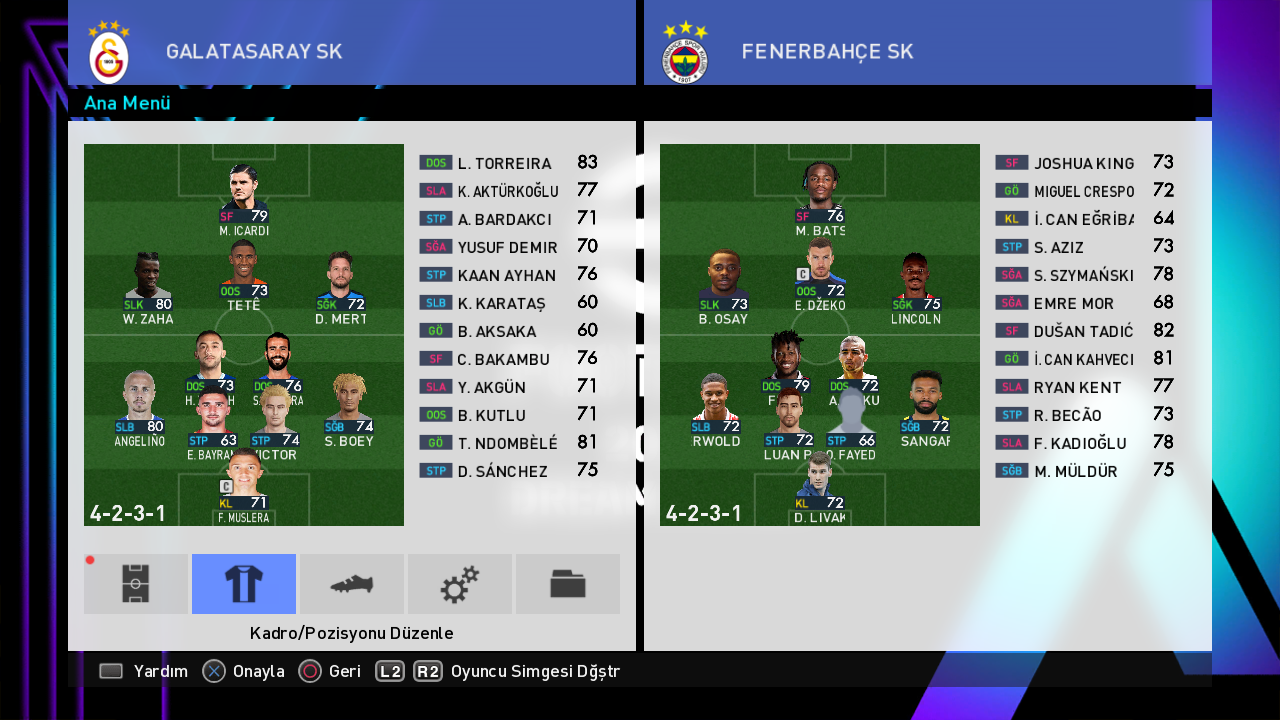Open the formation pitch icon menu

(136, 584)
